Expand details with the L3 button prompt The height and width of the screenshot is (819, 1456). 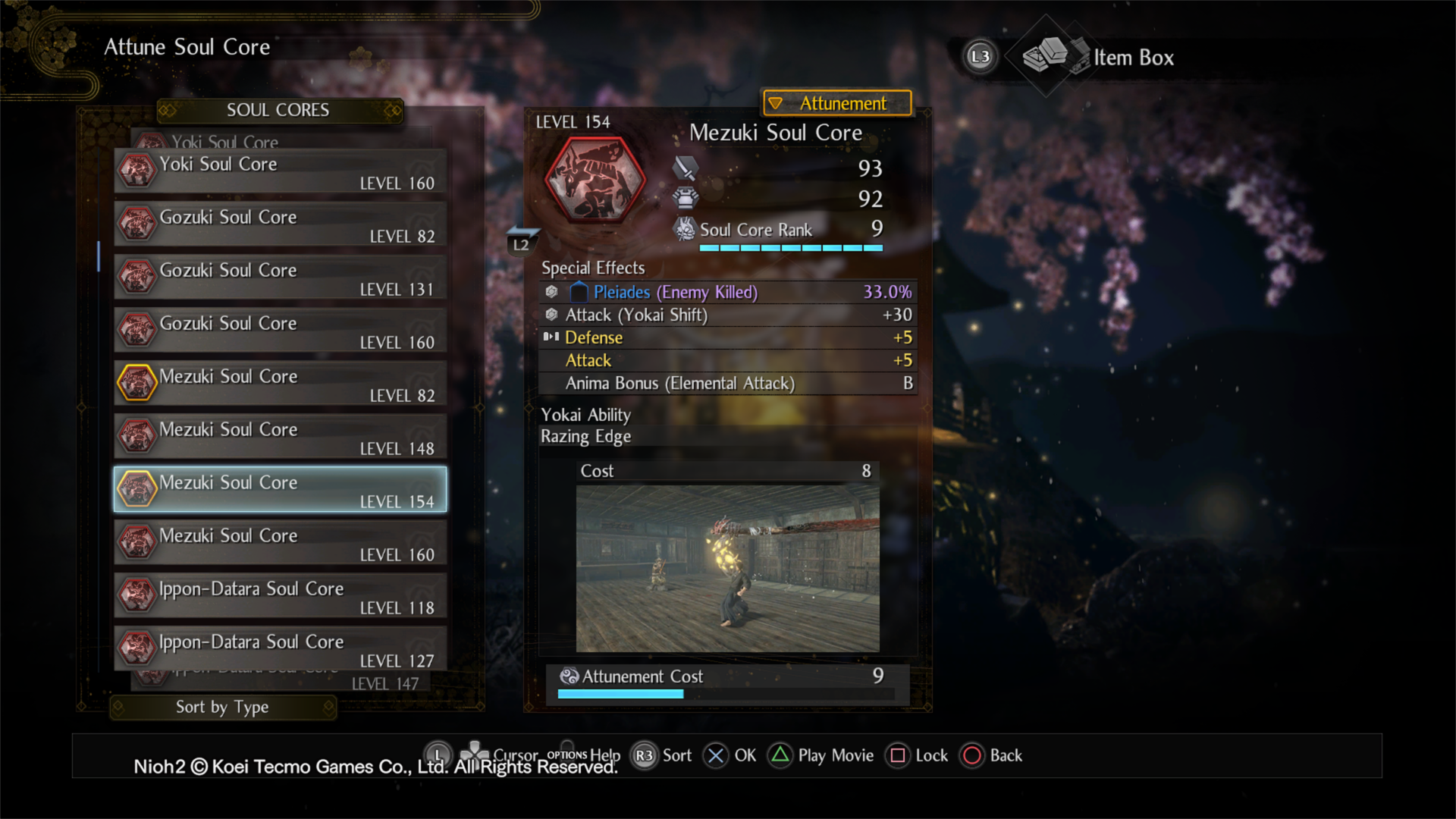(980, 56)
